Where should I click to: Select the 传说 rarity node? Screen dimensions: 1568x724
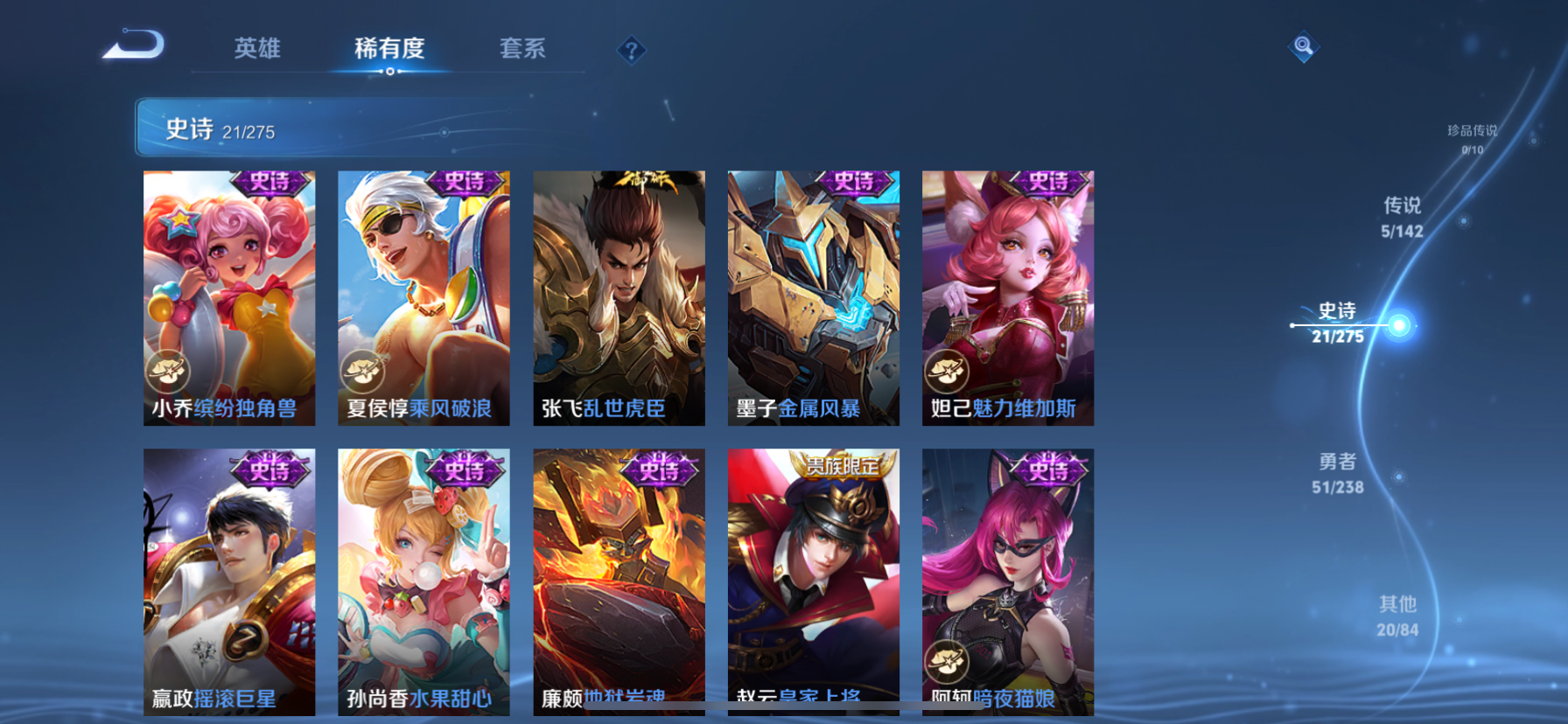pyautogui.click(x=1401, y=217)
